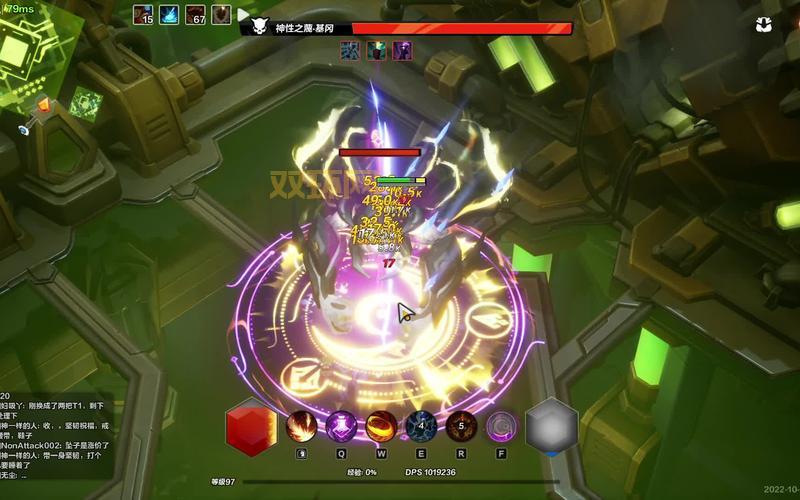Cast the purple Q skill

point(342,427)
